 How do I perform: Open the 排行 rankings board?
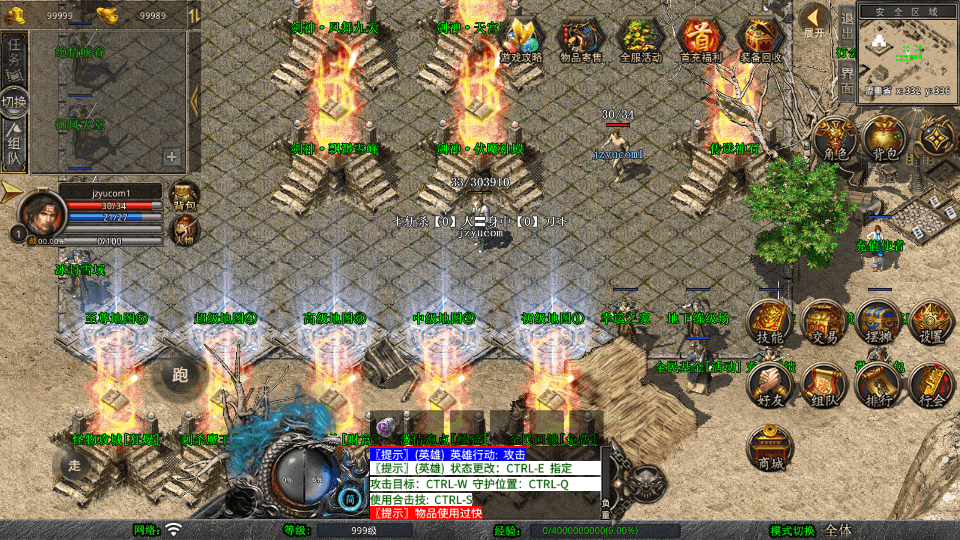pos(878,385)
